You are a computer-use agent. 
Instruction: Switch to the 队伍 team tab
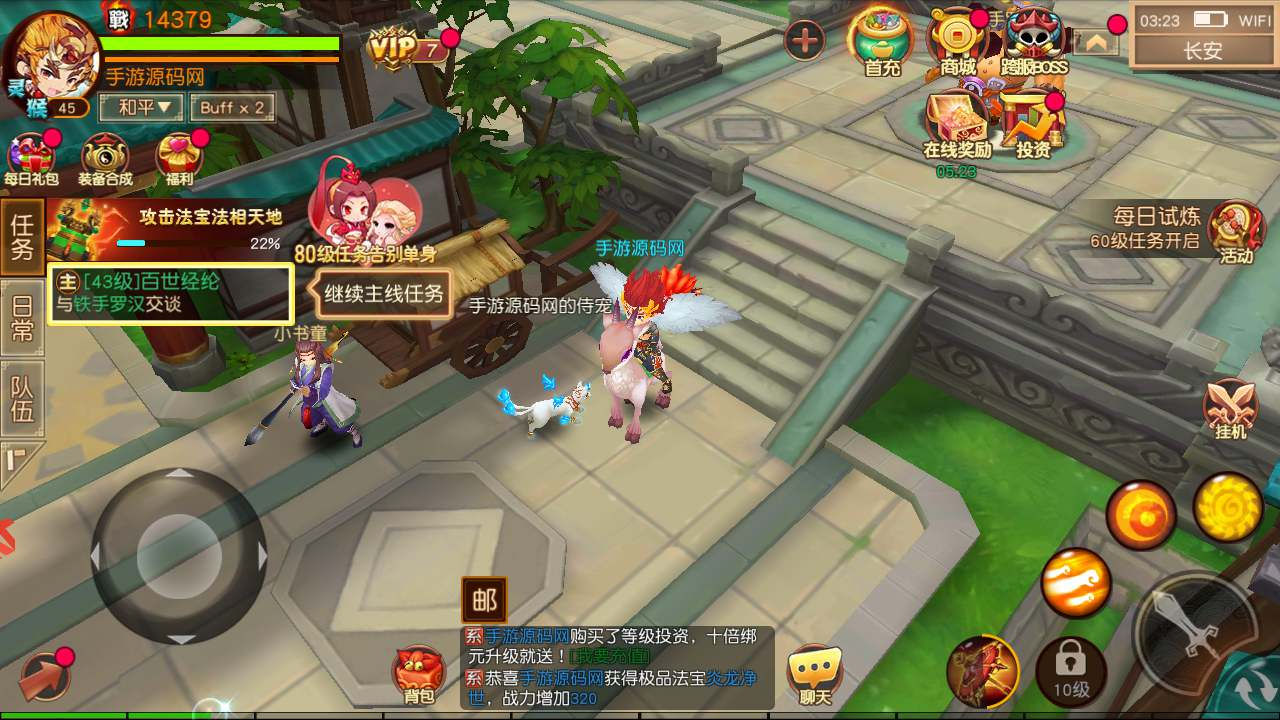(22, 398)
